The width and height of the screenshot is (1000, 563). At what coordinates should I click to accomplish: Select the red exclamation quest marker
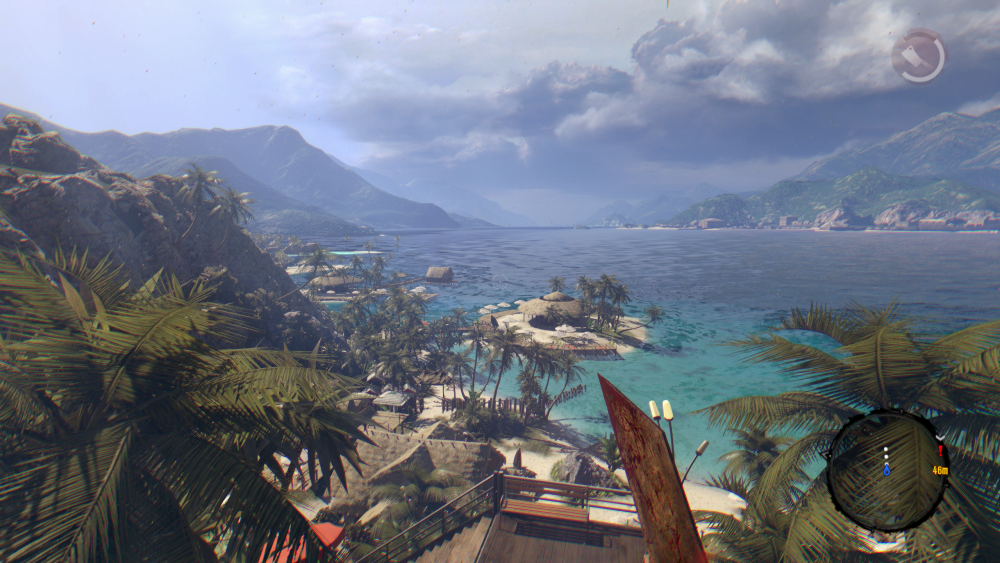click(940, 452)
